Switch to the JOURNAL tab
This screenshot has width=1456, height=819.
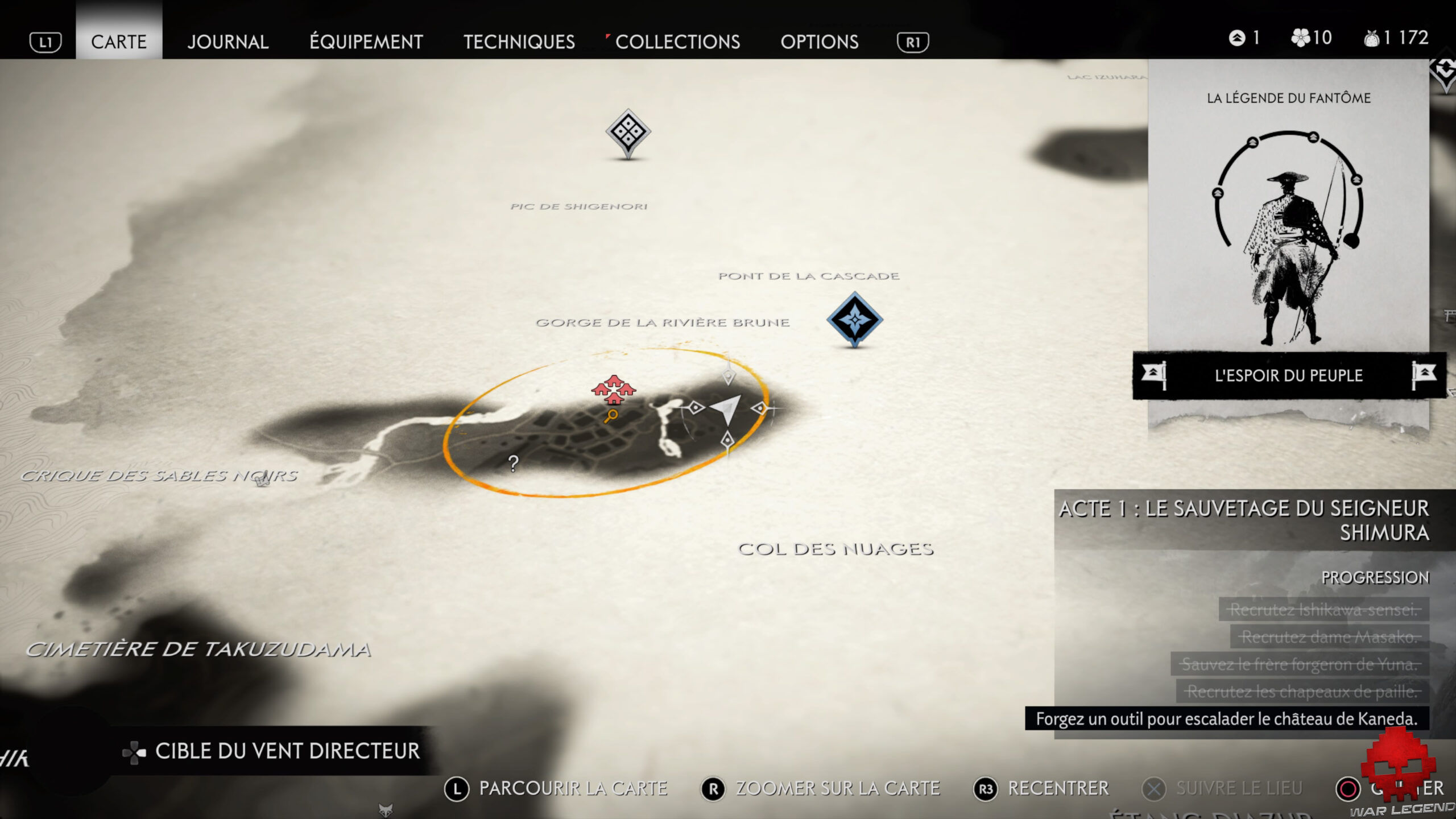228,42
